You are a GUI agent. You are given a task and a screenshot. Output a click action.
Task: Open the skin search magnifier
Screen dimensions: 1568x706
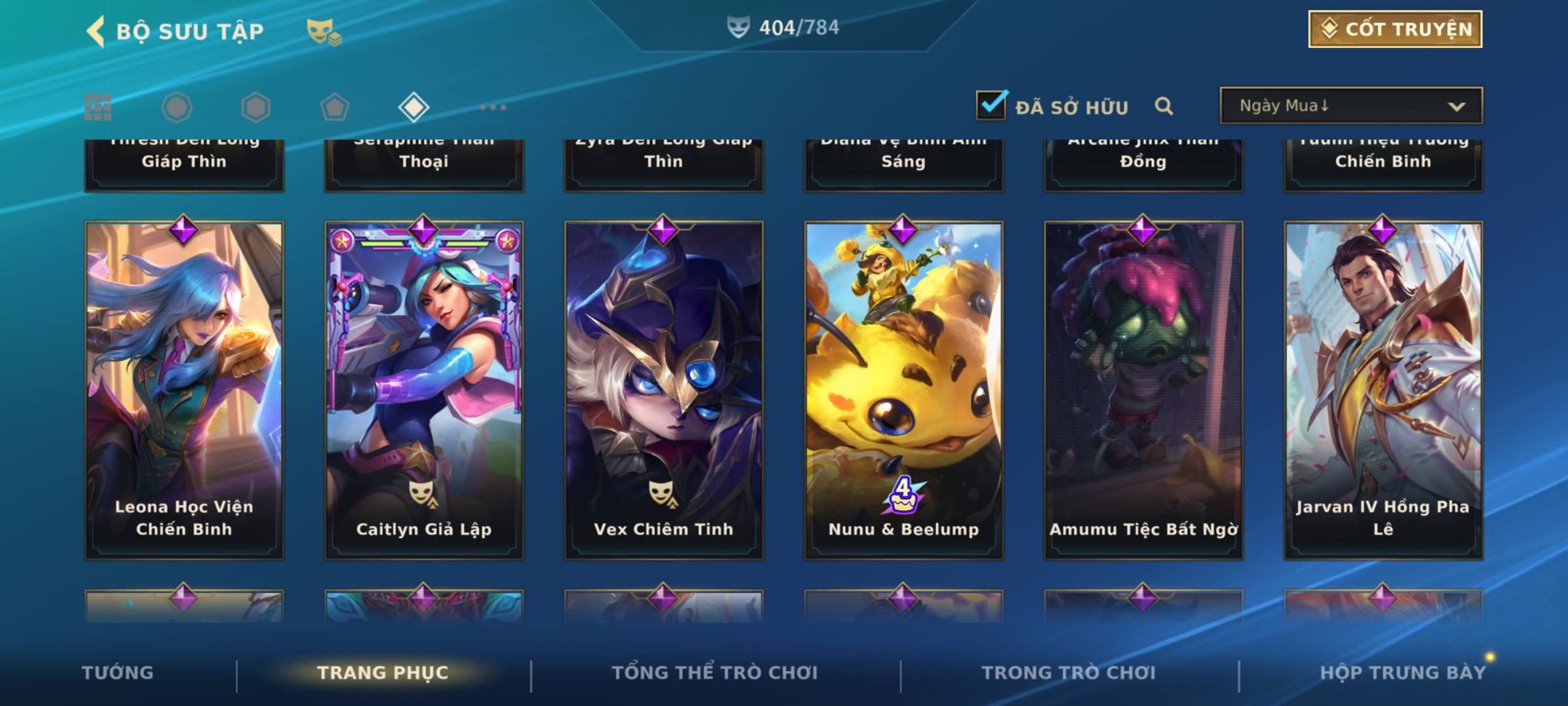[1164, 106]
